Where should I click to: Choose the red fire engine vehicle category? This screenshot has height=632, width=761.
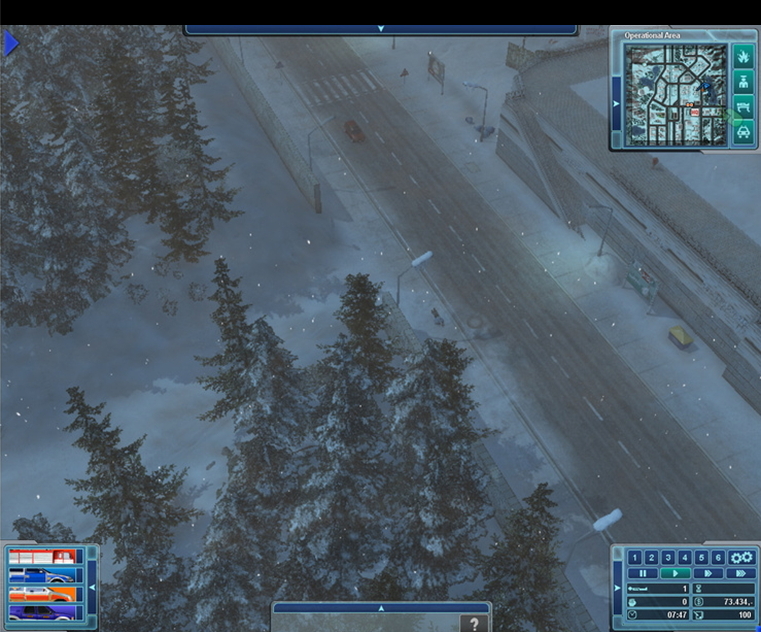coord(42,557)
